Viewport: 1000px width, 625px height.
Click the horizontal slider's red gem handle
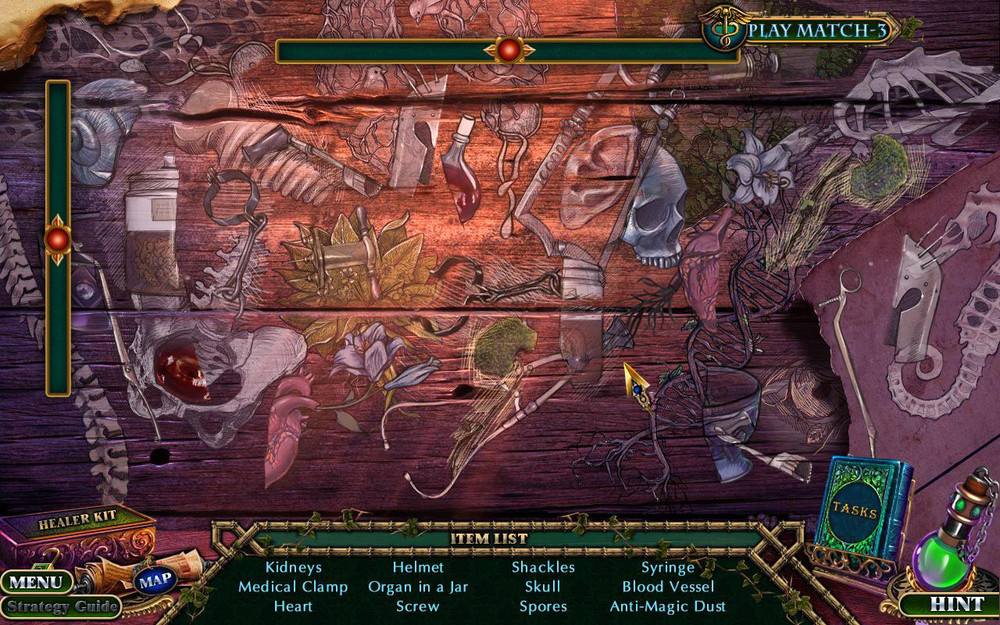point(509,50)
